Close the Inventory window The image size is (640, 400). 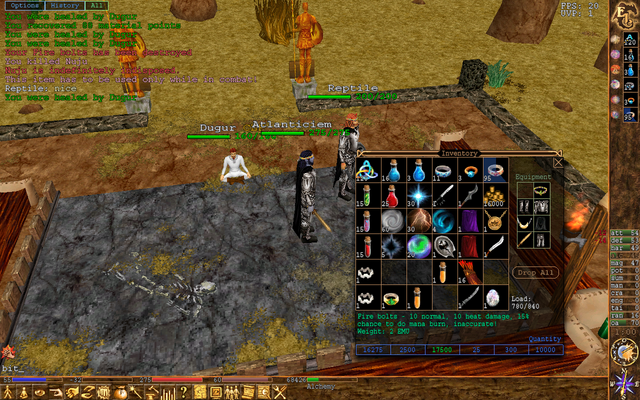coord(558,162)
